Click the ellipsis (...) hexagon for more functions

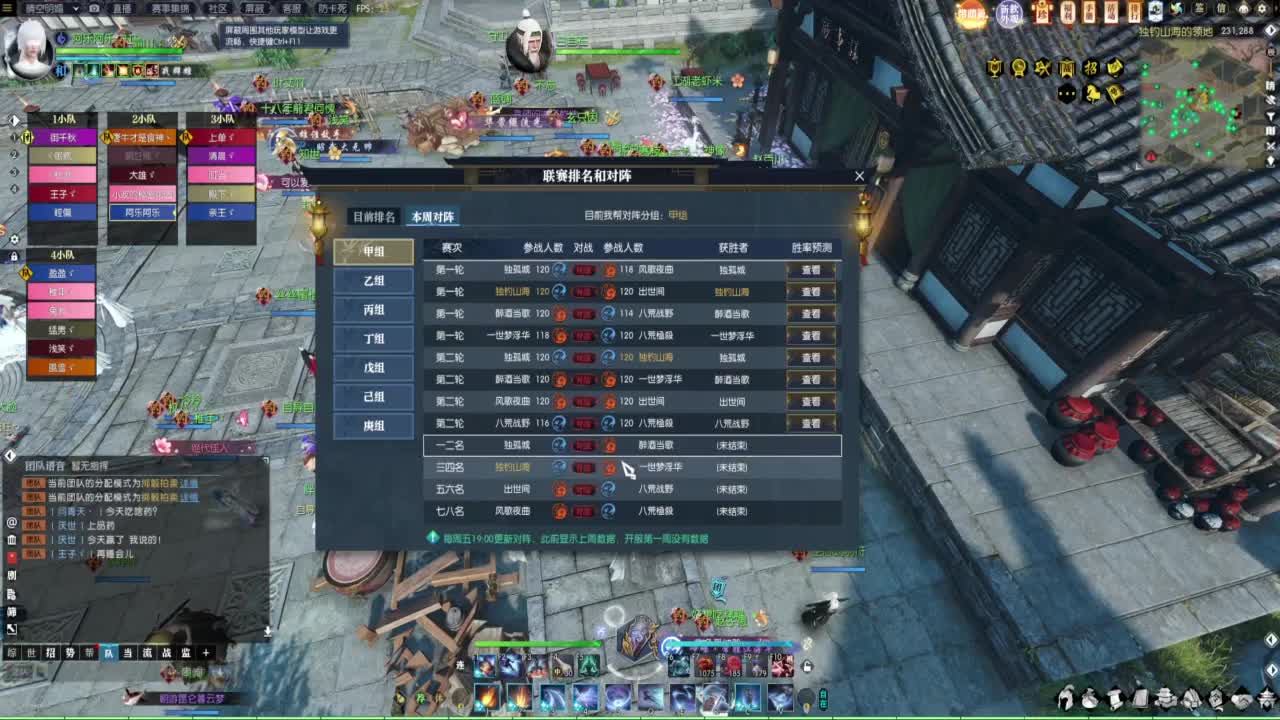point(1066,92)
